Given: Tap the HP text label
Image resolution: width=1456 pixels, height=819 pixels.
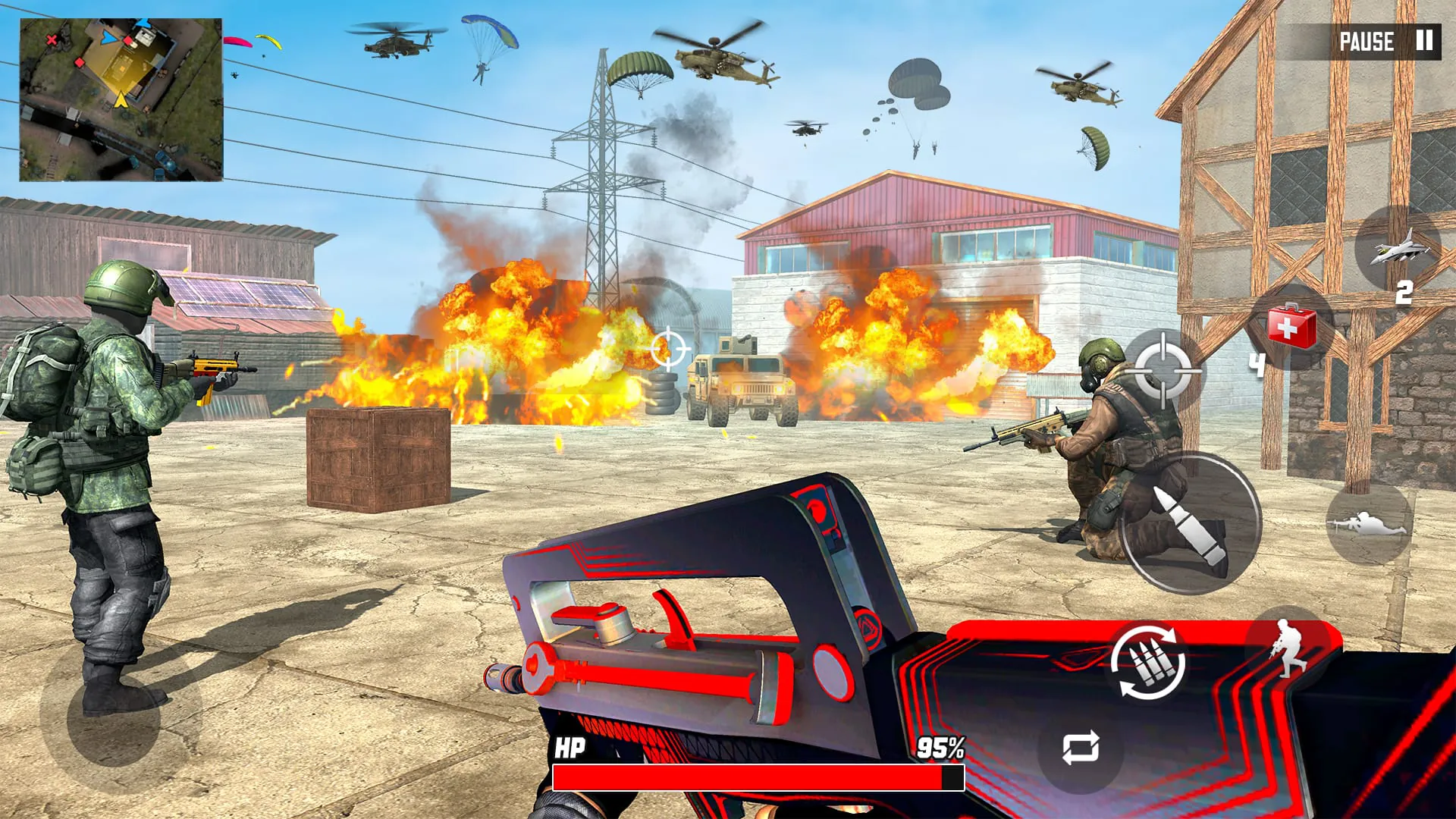Looking at the screenshot, I should point(570,747).
